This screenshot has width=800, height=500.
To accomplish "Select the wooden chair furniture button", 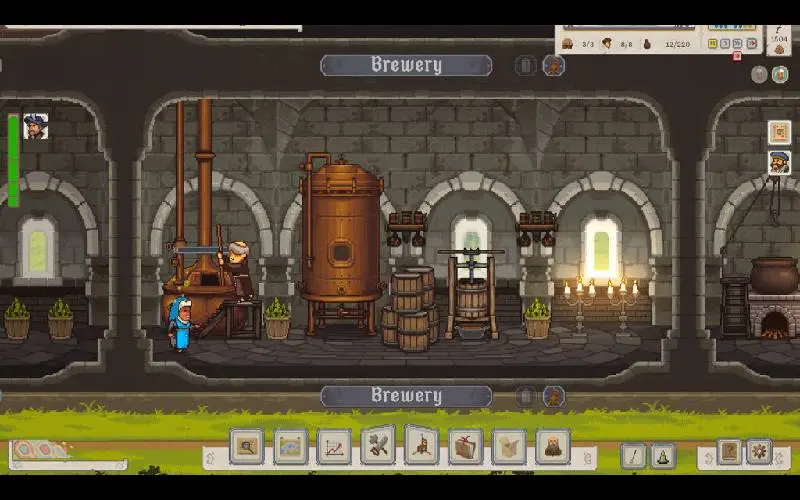I will pos(422,446).
